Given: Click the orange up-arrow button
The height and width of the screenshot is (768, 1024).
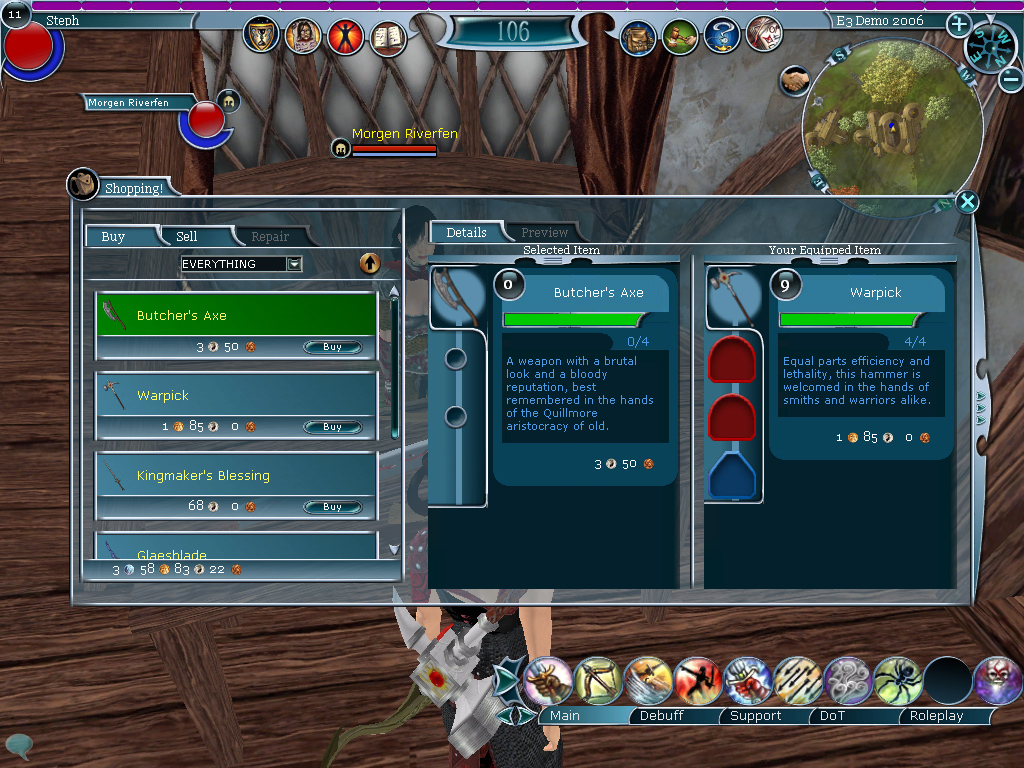Looking at the screenshot, I should 370,263.
